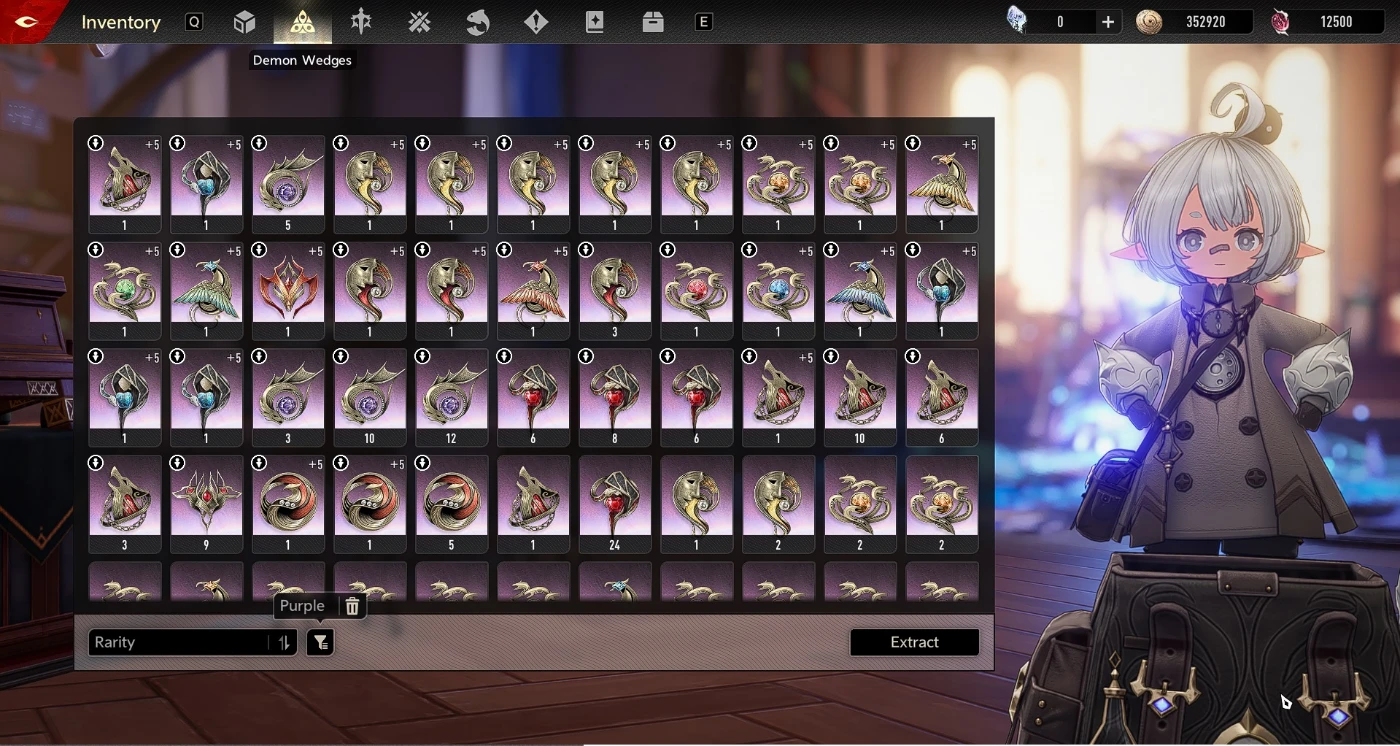Switch to the crossed tools tab
Viewport: 1400px width, 746px height.
[419, 22]
